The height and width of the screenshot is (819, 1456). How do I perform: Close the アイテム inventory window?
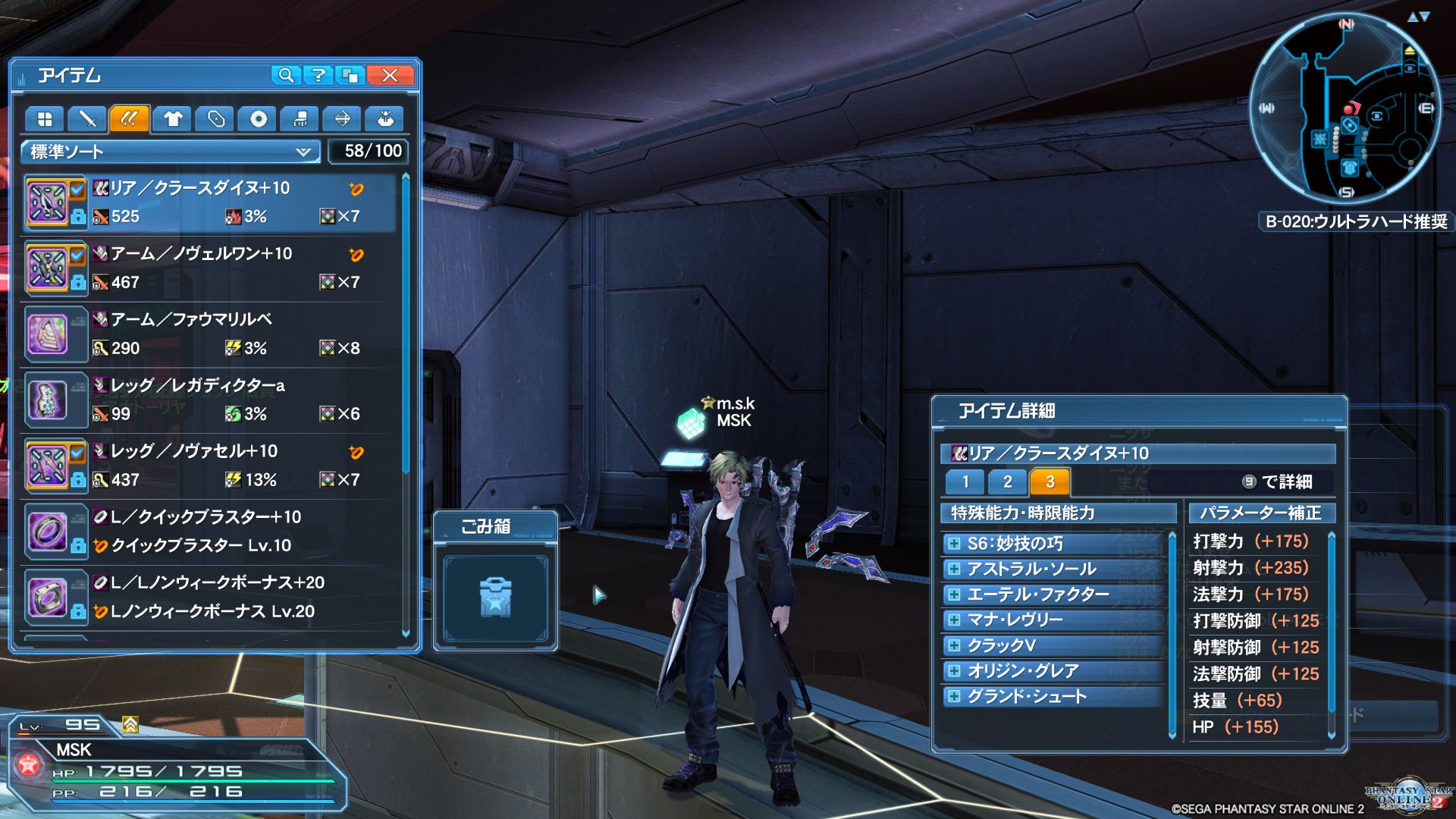(390, 75)
